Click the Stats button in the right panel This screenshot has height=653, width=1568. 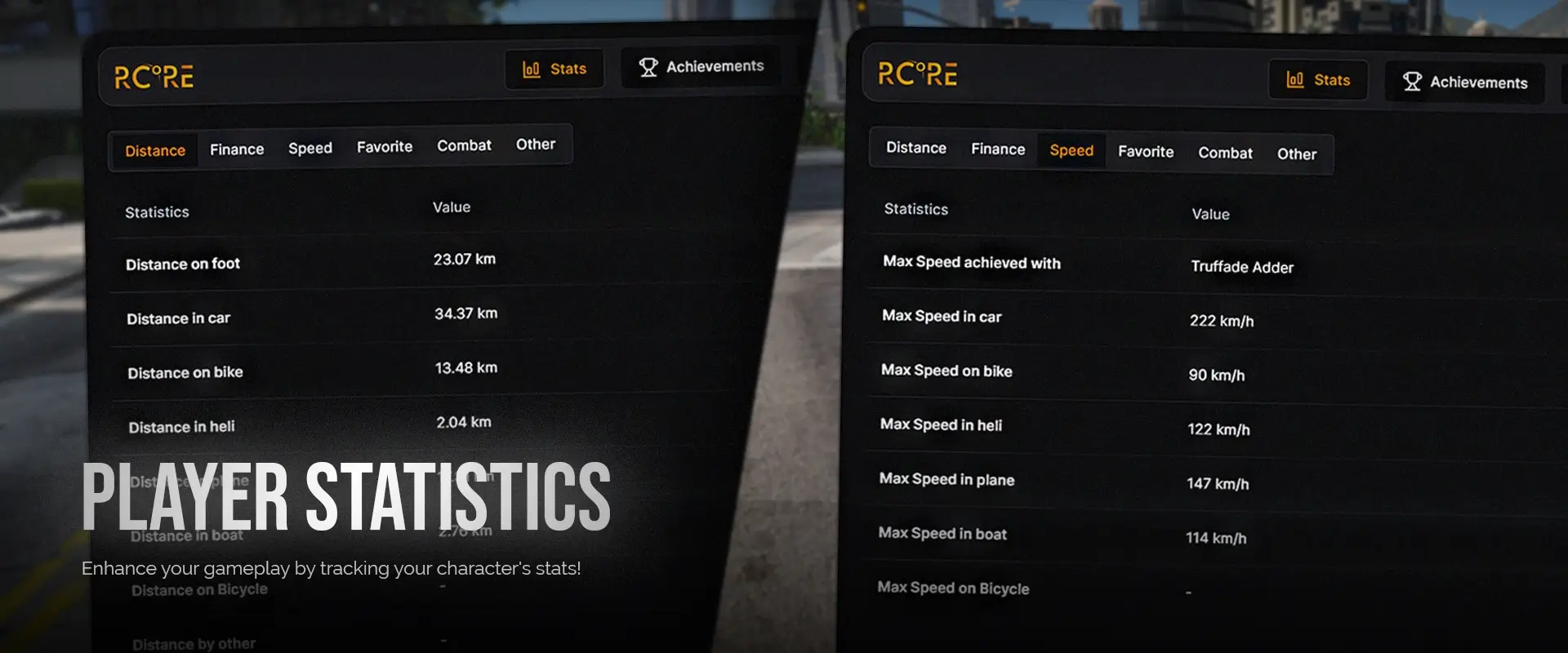1318,80
